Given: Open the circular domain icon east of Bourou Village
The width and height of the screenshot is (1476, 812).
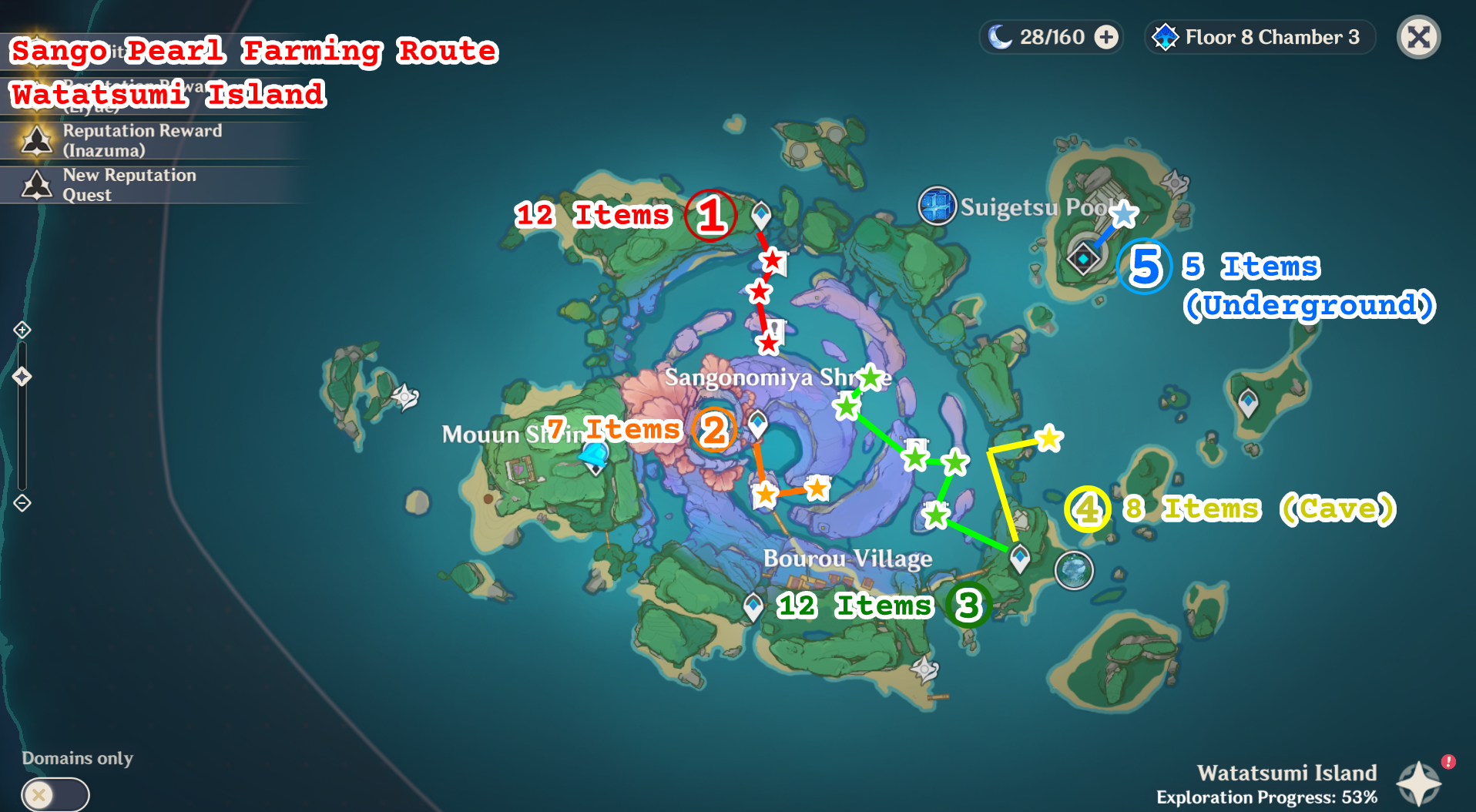Looking at the screenshot, I should tap(1074, 570).
